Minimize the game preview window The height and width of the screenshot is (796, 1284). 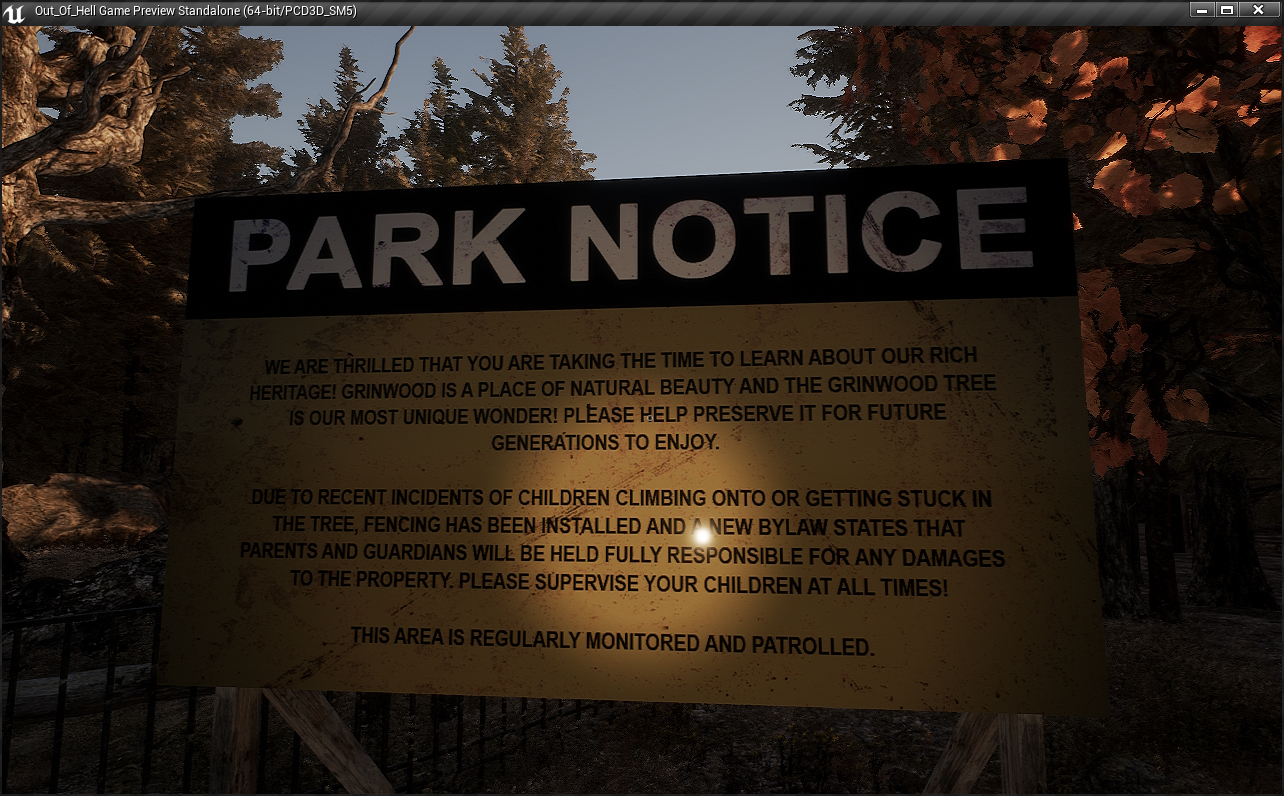(x=1203, y=10)
